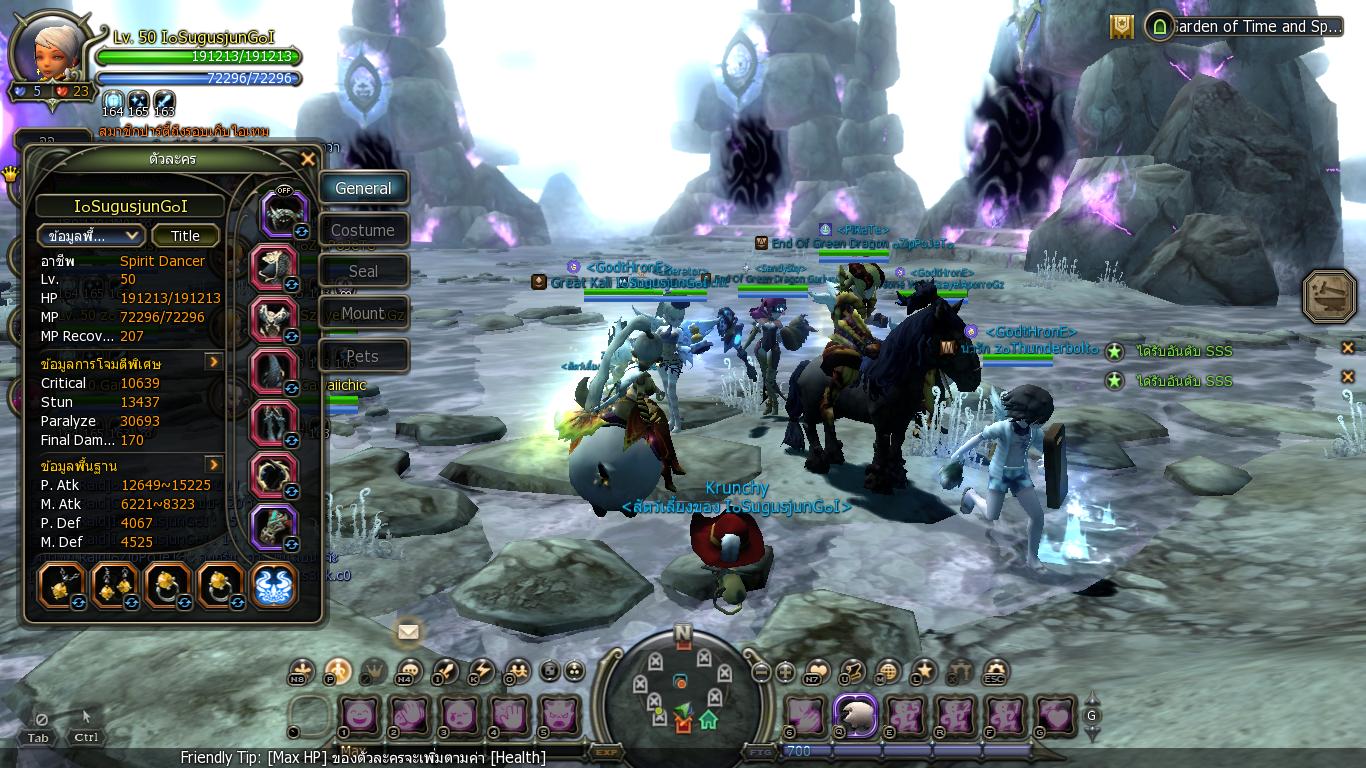The height and width of the screenshot is (768, 1366).
Task: Click the Title button
Action: click(185, 236)
